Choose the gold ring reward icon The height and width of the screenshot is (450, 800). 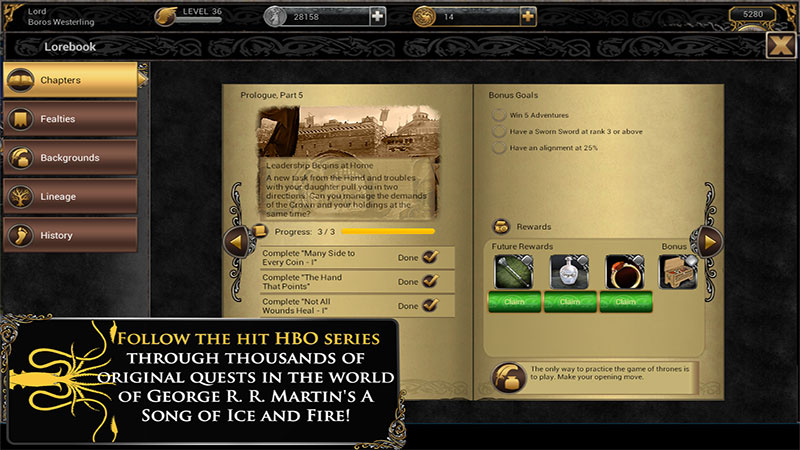[x=625, y=271]
